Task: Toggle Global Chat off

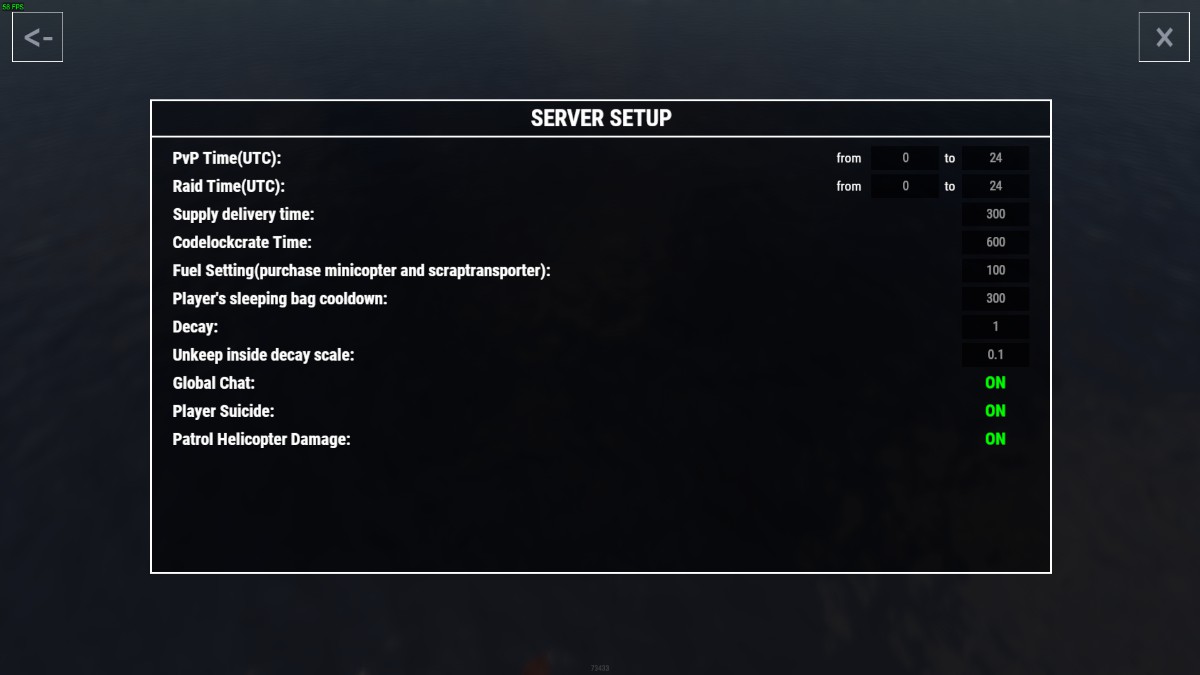Action: coord(995,383)
